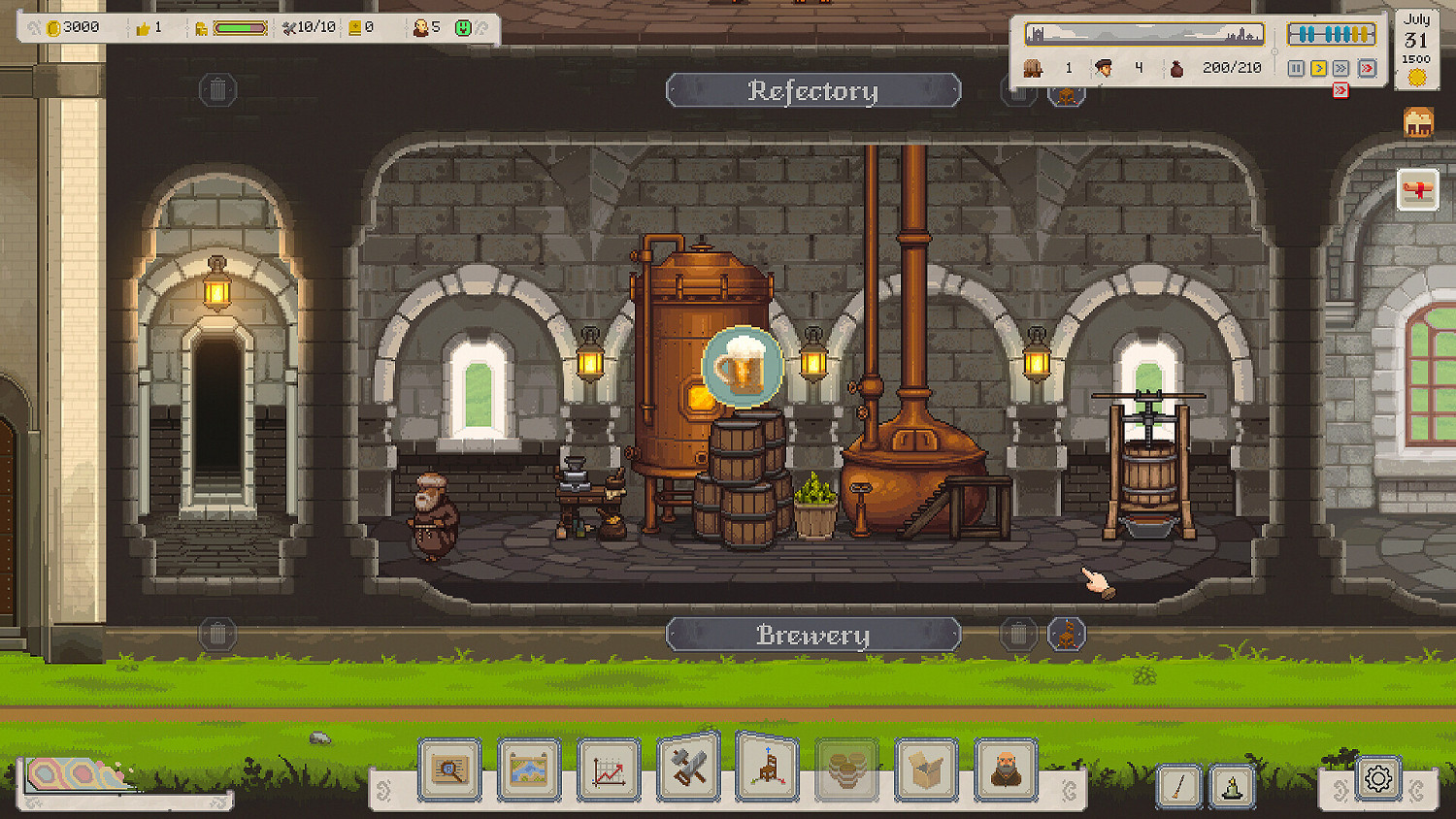
Task: Pause the game simulation
Action: click(x=1295, y=68)
